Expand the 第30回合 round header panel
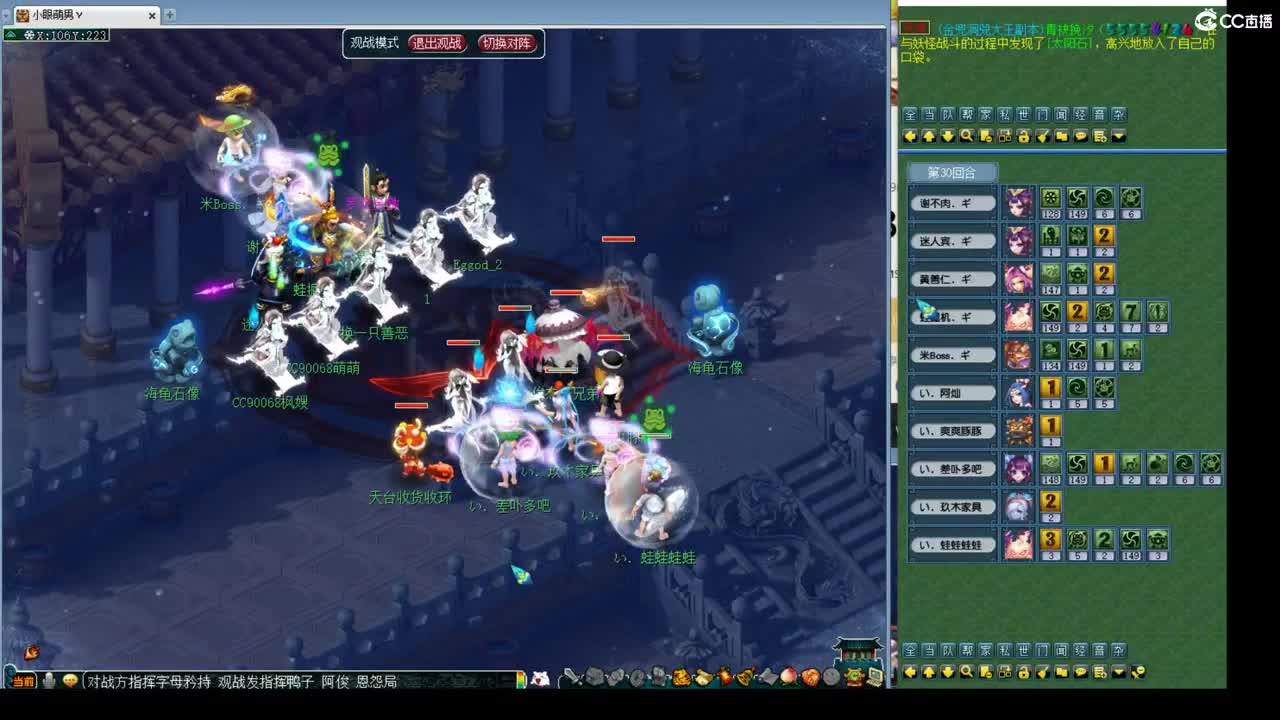This screenshot has width=1280, height=720. [952, 172]
